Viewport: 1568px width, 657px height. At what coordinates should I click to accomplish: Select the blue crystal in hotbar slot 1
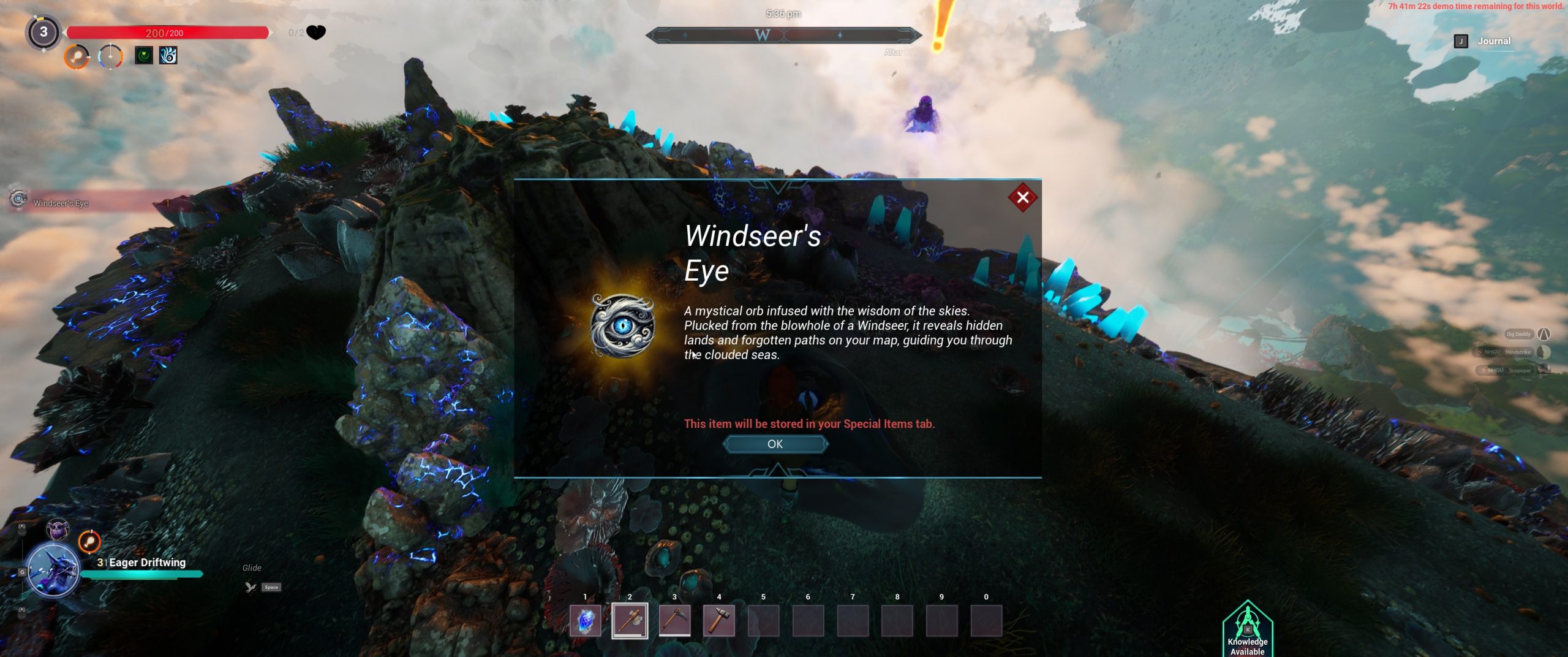(x=585, y=621)
